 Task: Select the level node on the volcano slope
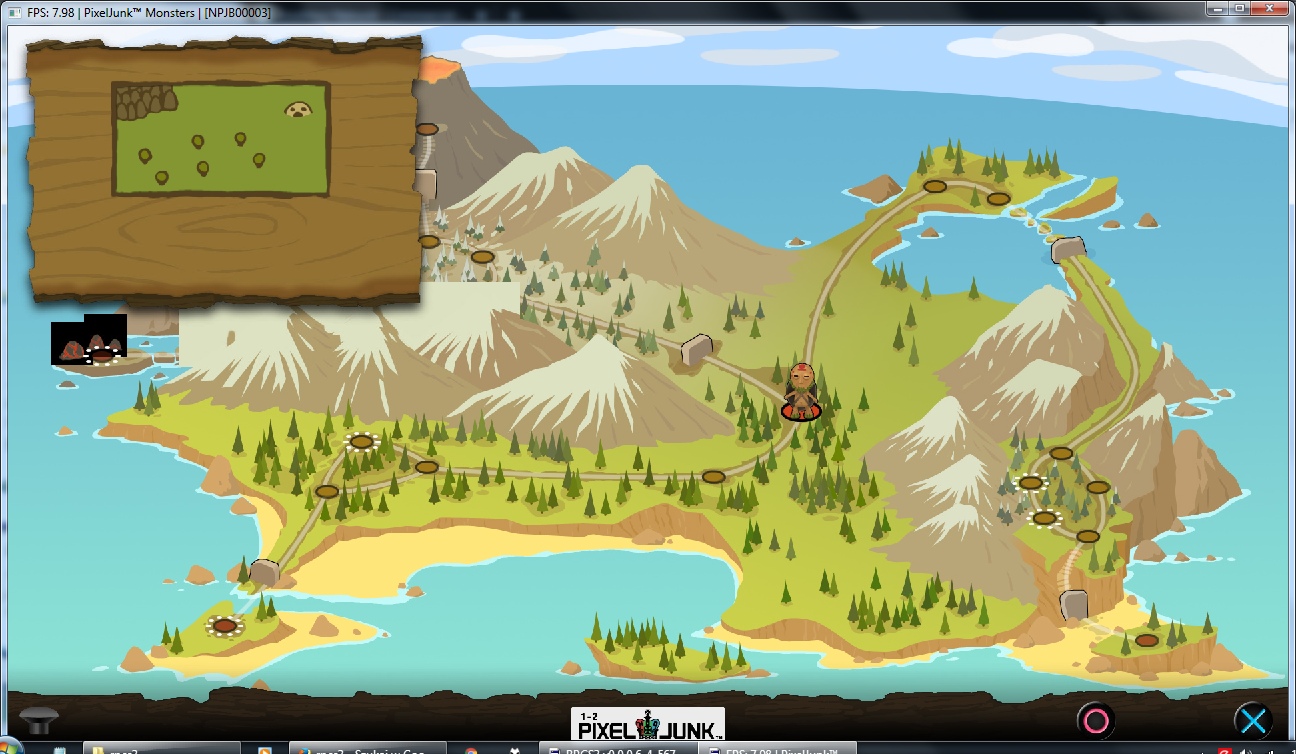point(427,129)
